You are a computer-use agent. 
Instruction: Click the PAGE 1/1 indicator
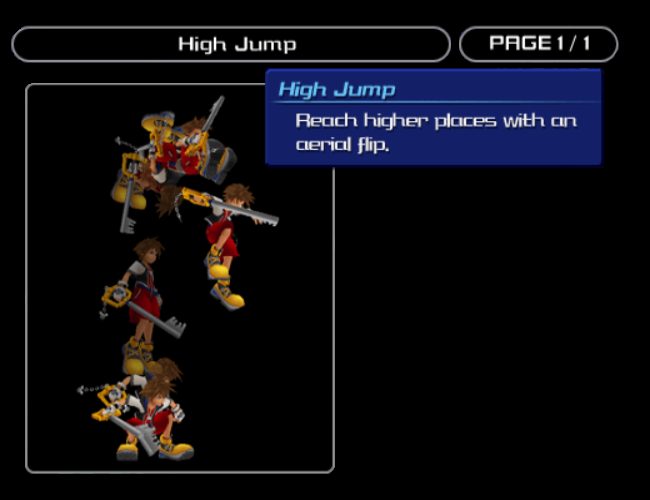click(538, 44)
